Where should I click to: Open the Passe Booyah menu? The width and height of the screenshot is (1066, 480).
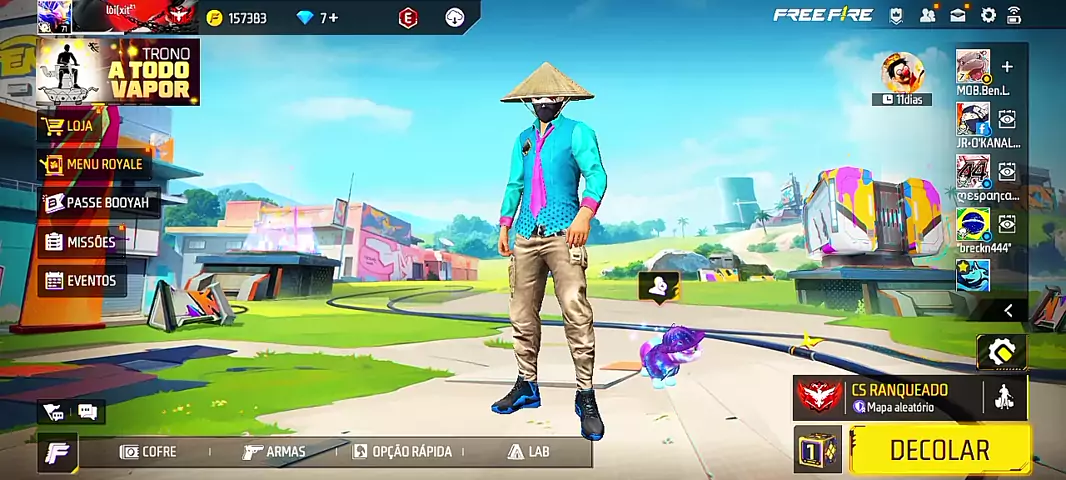pyautogui.click(x=96, y=203)
